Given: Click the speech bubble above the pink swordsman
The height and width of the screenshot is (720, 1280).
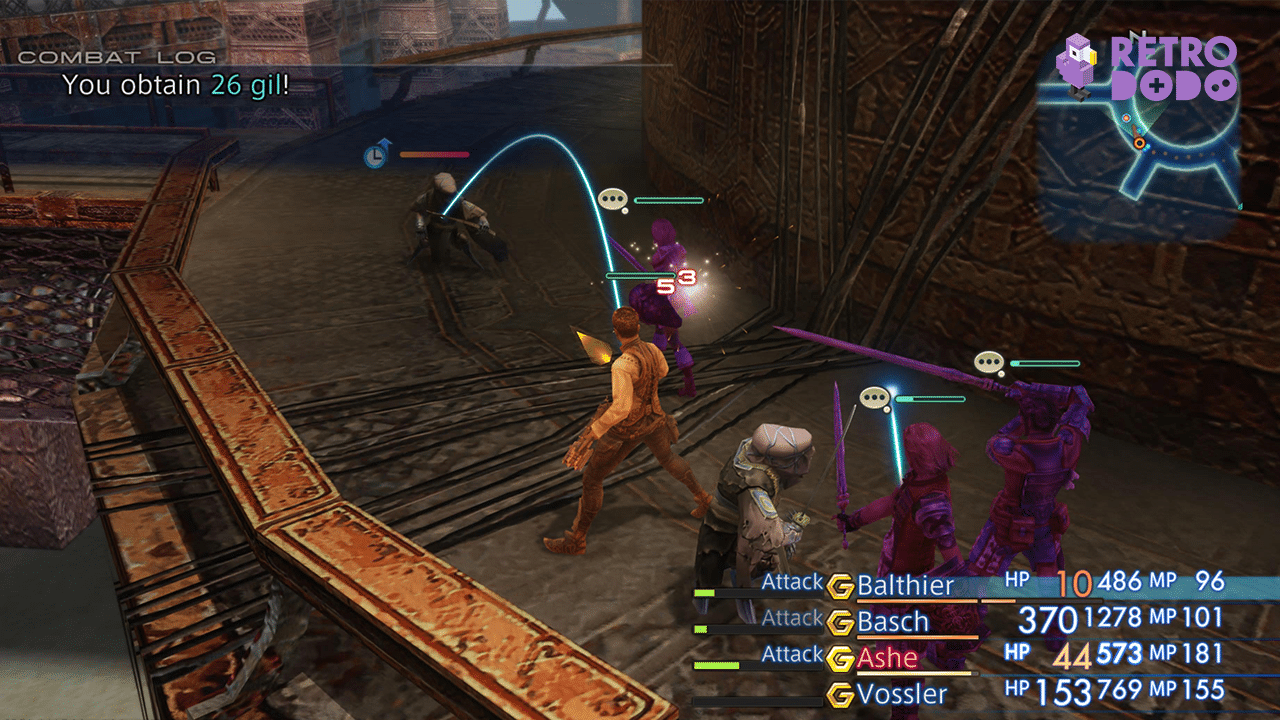Looking at the screenshot, I should pyautogui.click(x=874, y=397).
